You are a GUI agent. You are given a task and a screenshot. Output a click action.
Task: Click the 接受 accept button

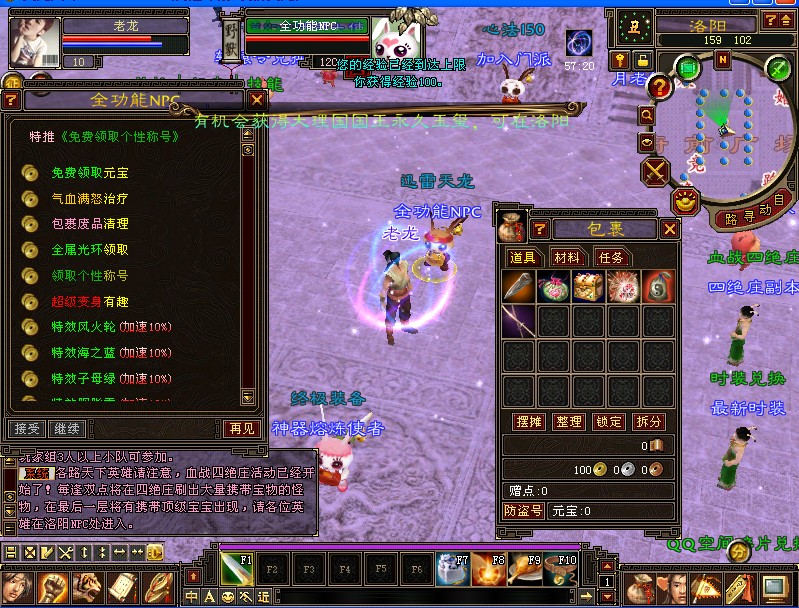click(27, 428)
